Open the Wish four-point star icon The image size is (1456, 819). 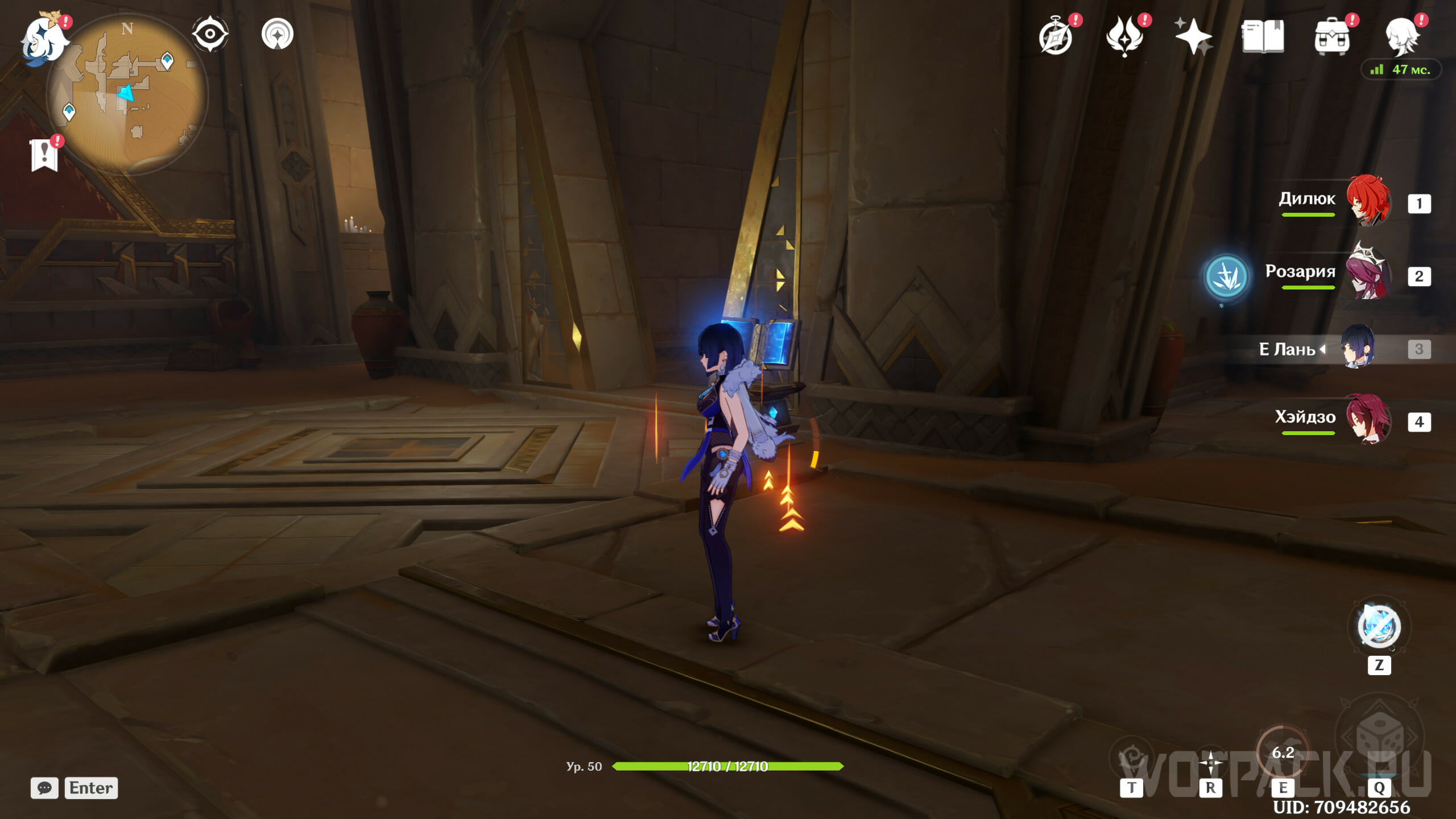click(1193, 36)
